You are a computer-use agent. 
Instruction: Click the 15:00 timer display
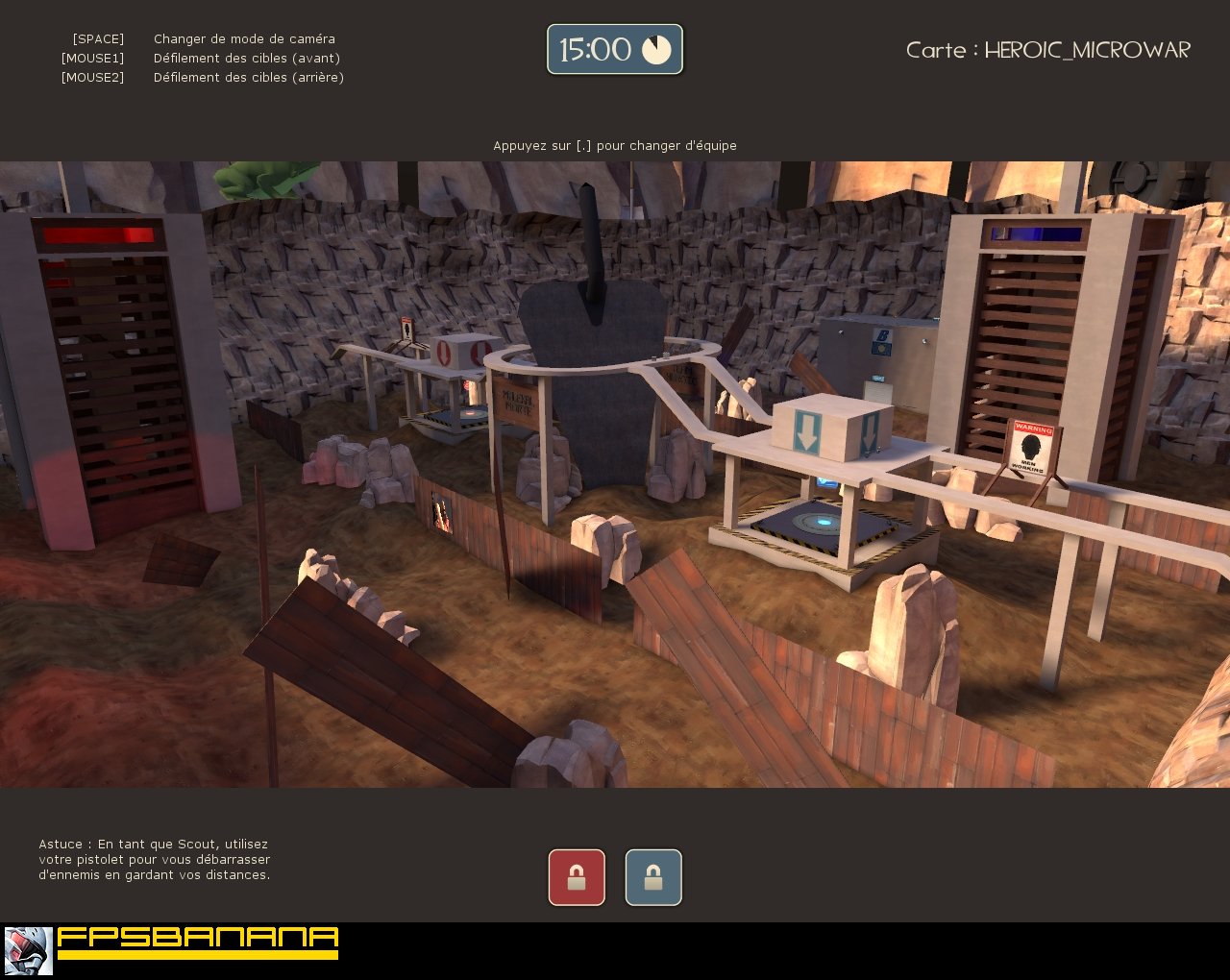click(594, 49)
